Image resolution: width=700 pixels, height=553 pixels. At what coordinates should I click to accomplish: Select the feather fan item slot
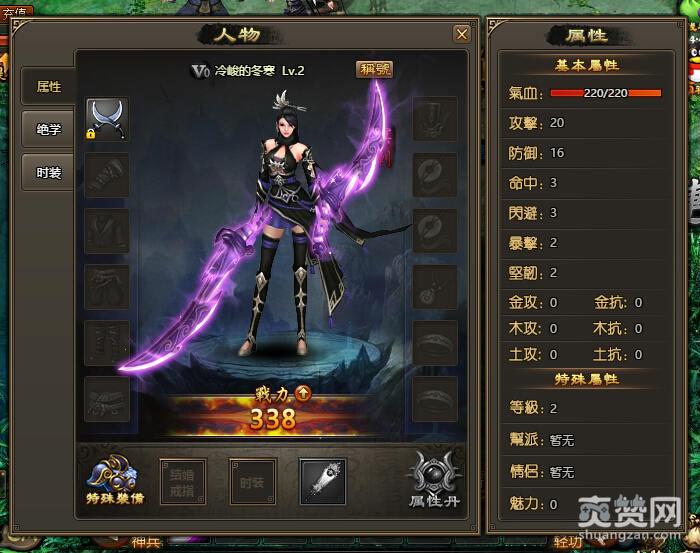[322, 481]
